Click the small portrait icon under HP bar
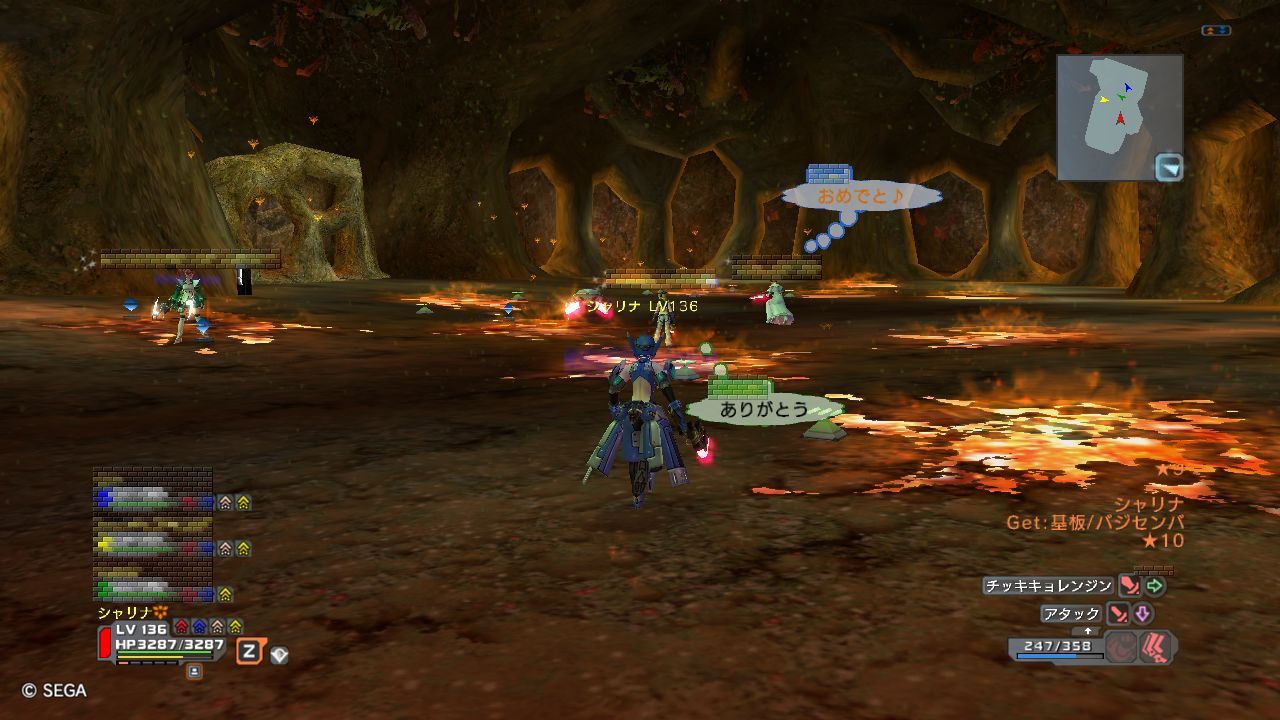Viewport: 1280px width, 720px height. (194, 672)
